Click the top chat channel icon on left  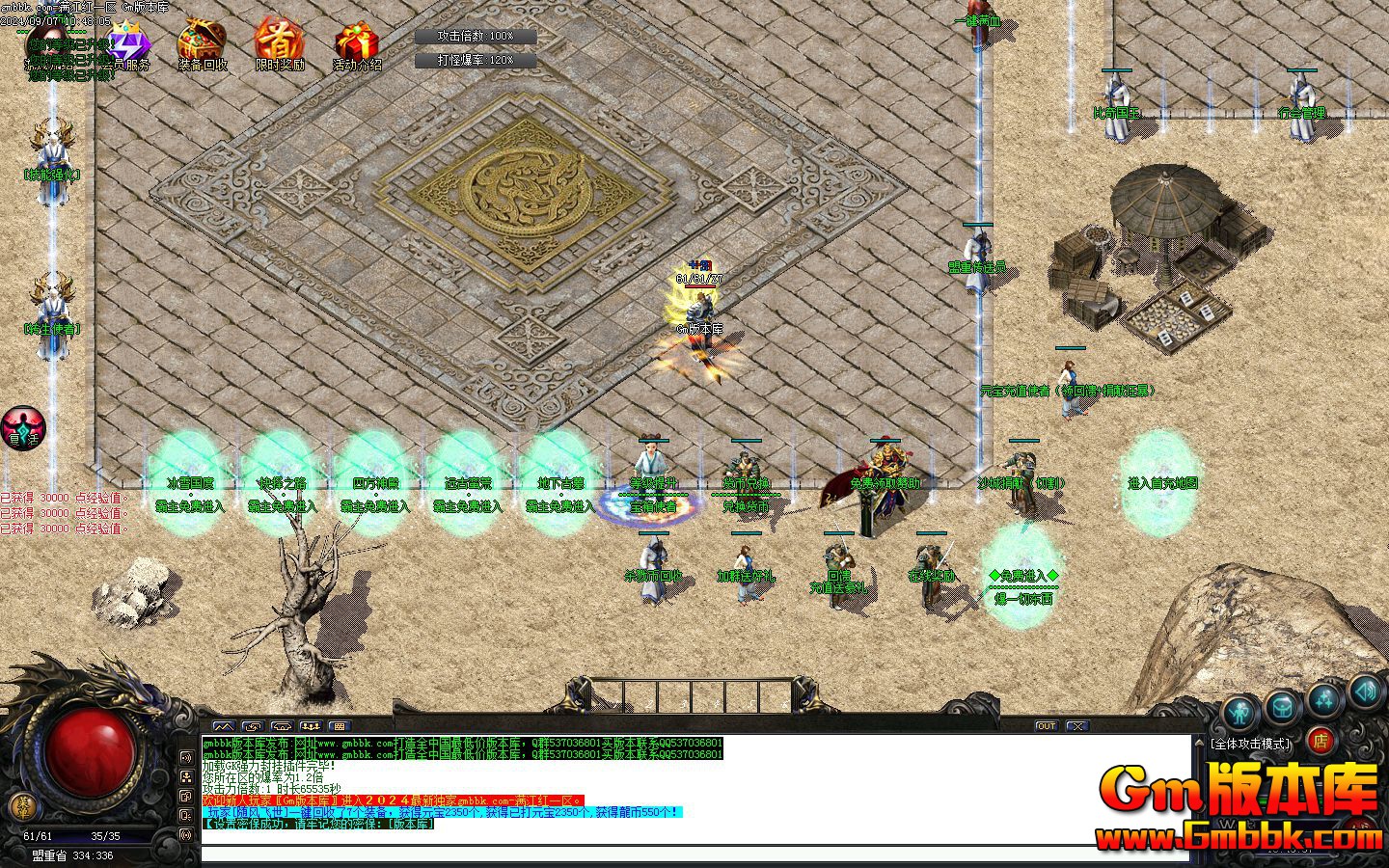tap(186, 758)
